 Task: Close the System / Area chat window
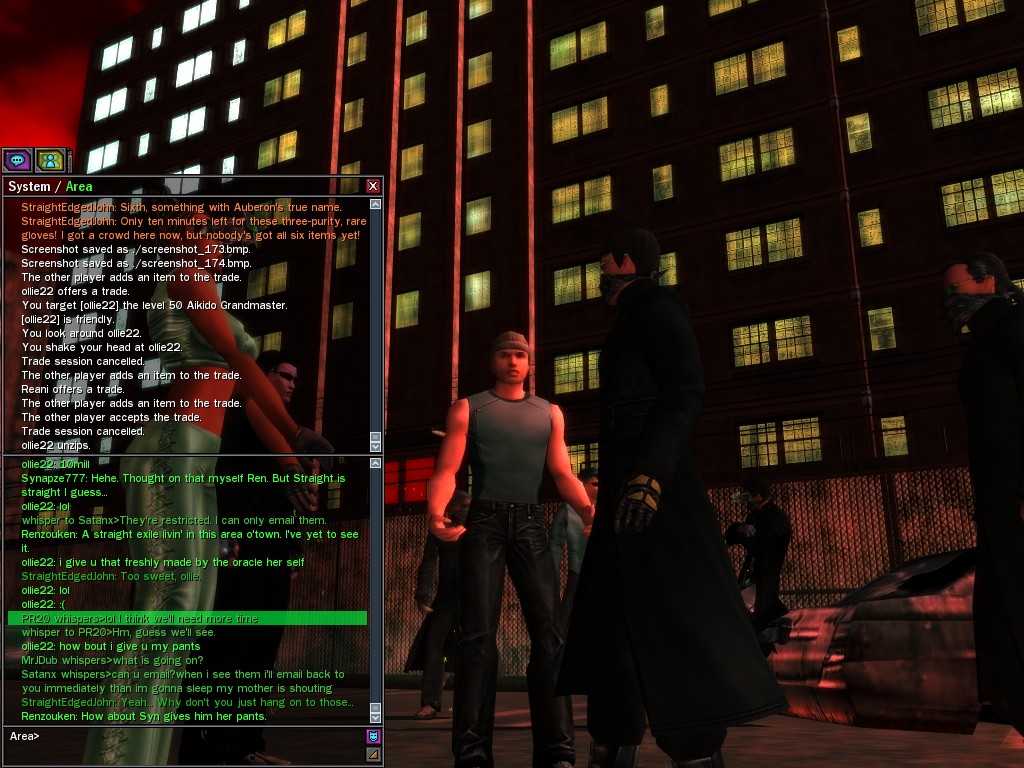pos(373,186)
